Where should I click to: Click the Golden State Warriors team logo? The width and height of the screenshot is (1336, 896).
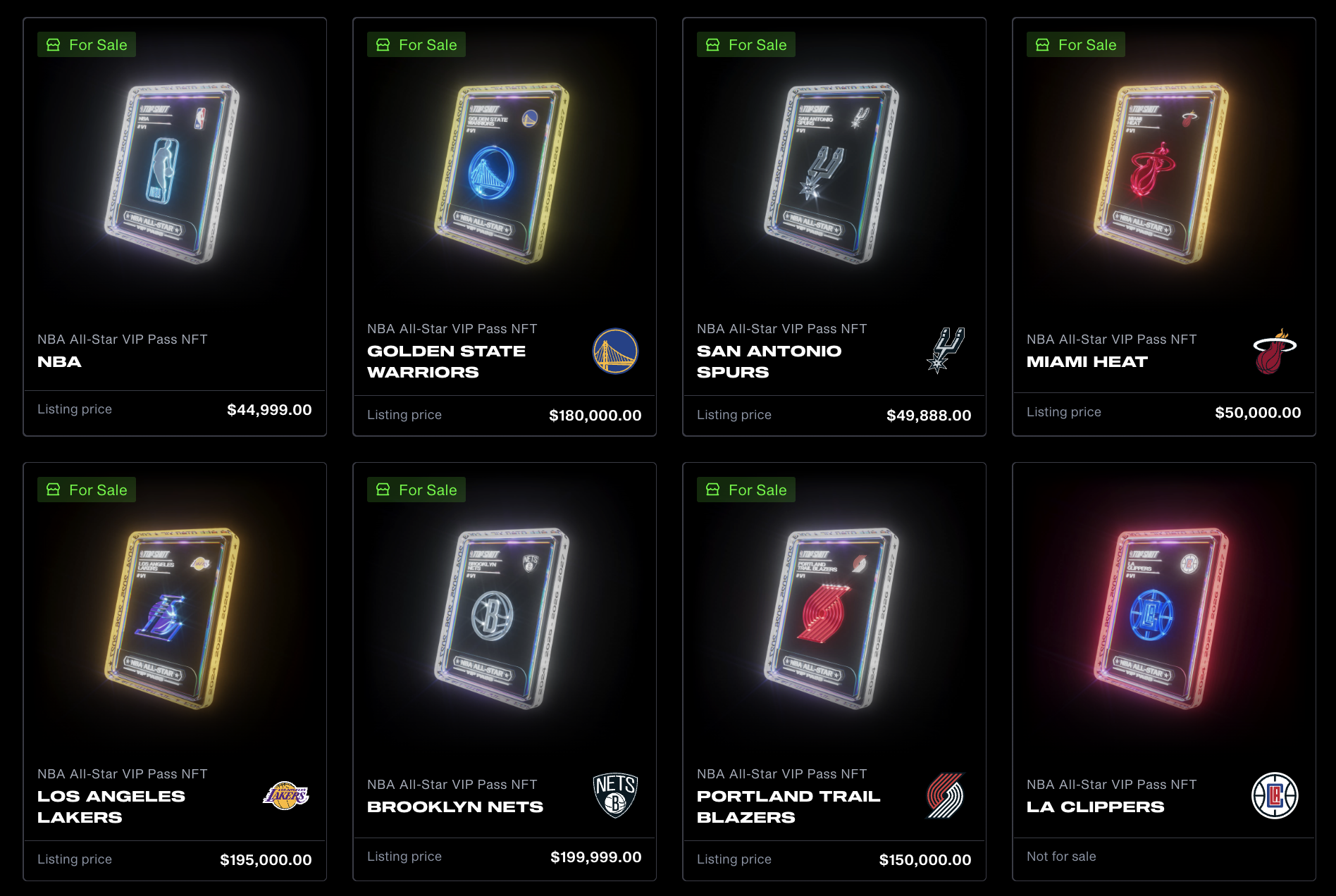(615, 351)
